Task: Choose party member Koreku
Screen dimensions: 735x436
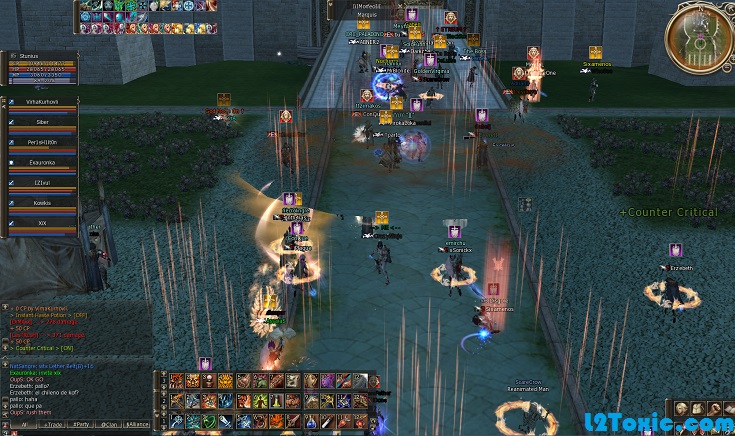Action: pyautogui.click(x=43, y=203)
